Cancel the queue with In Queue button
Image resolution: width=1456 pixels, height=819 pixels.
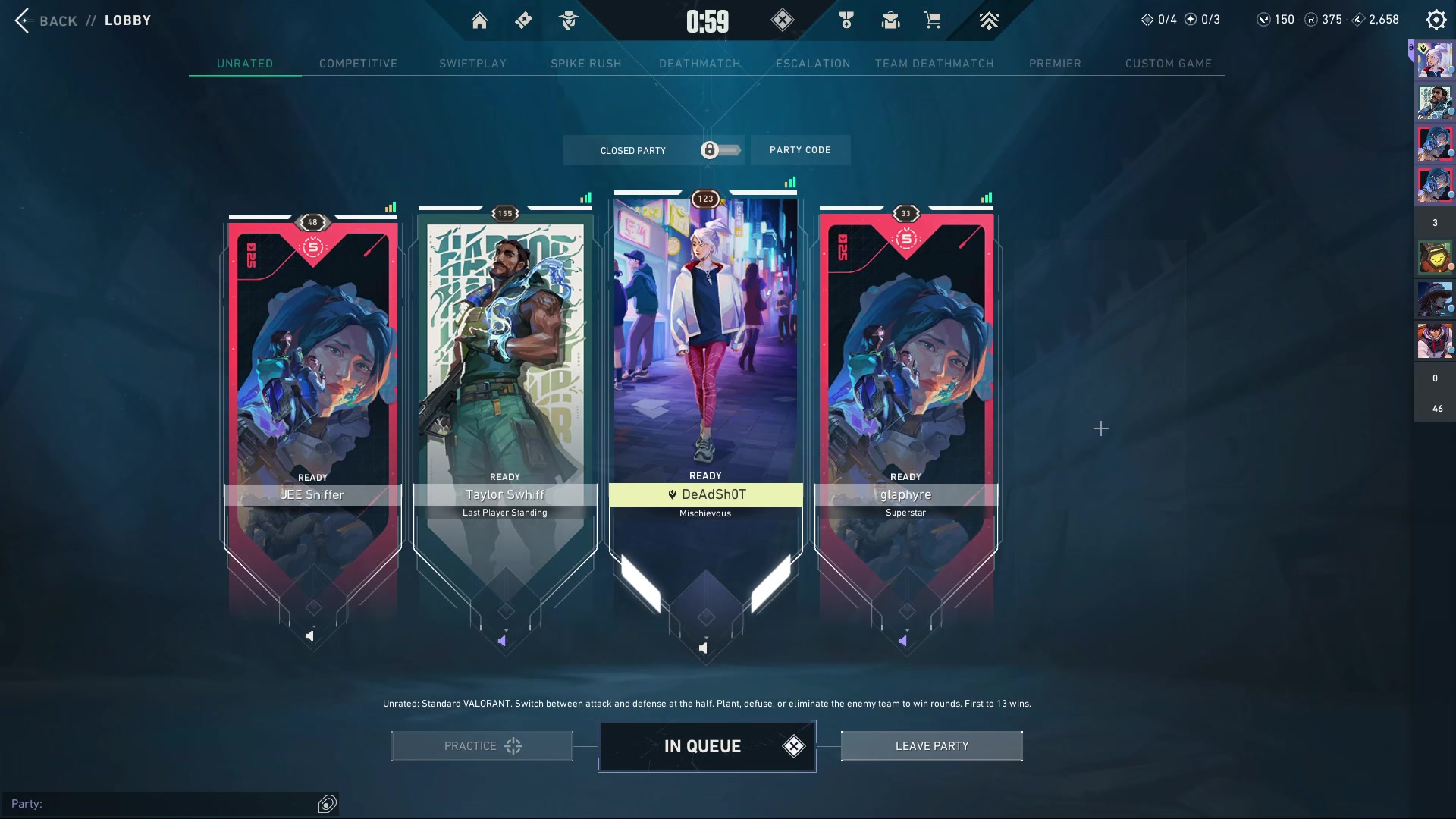tap(707, 746)
